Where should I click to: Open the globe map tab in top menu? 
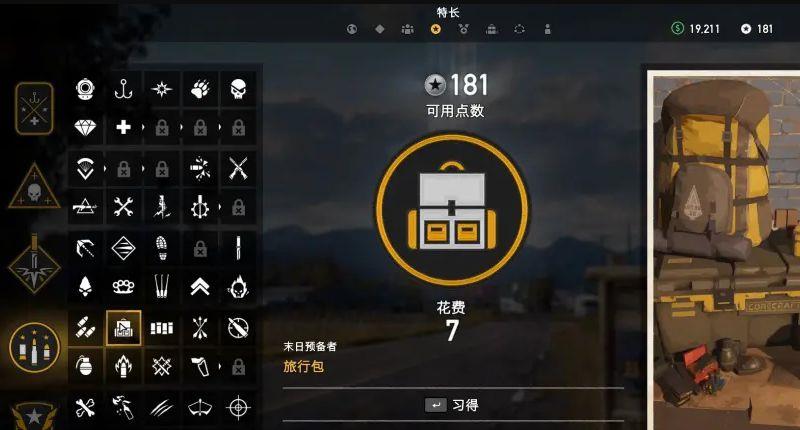pyautogui.click(x=352, y=29)
